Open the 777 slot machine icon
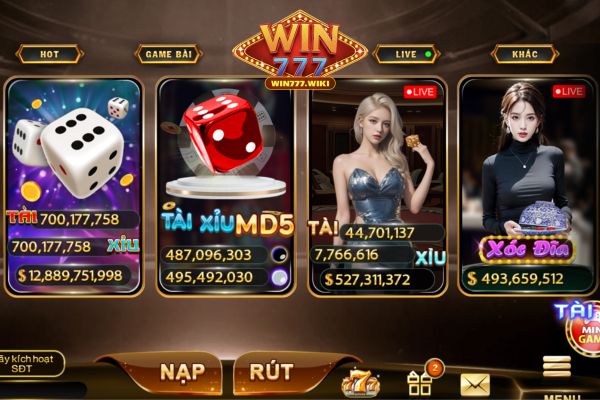The height and width of the screenshot is (400, 600). 360,381
